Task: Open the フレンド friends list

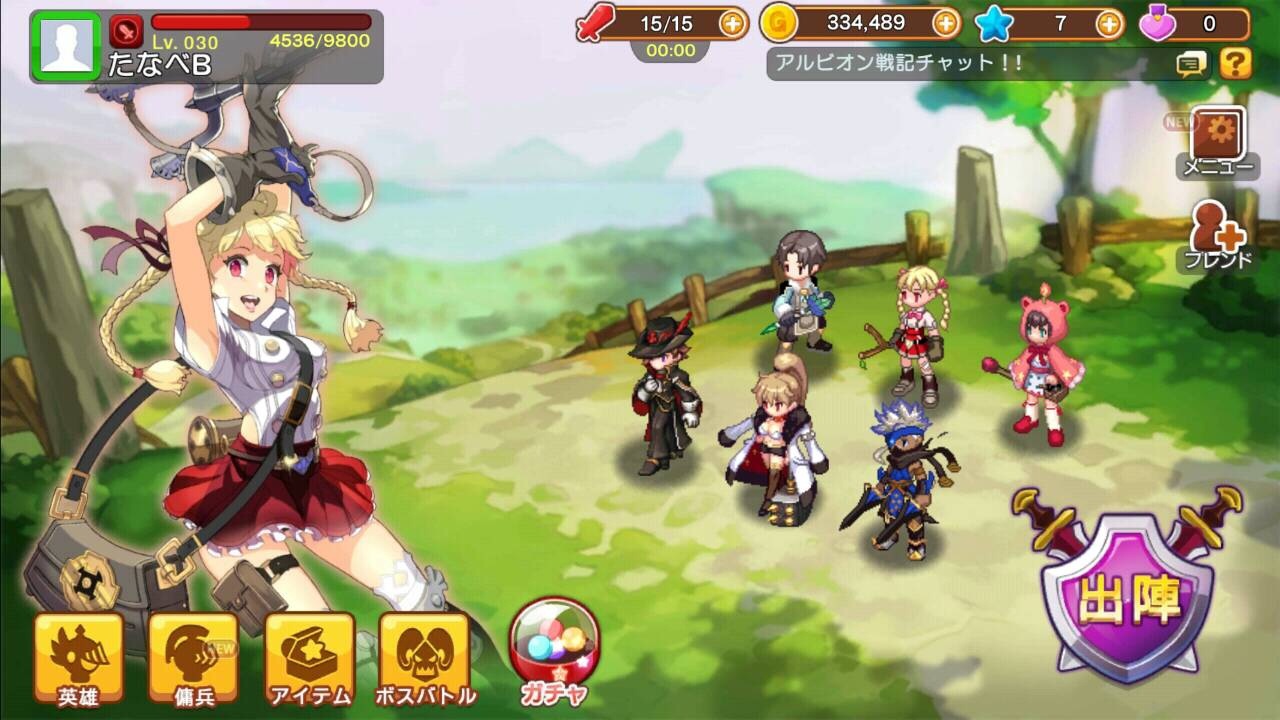Action: [1217, 236]
